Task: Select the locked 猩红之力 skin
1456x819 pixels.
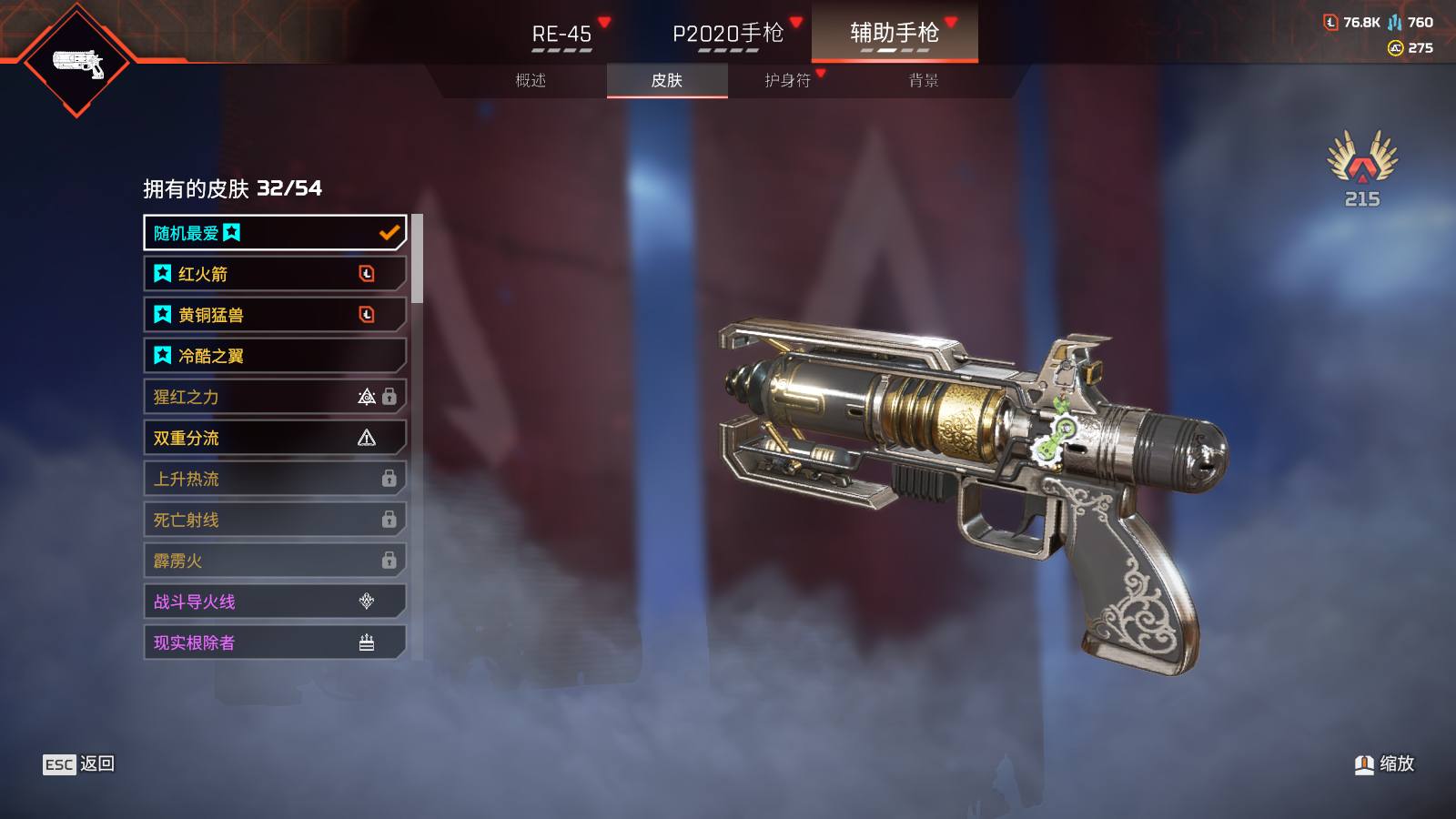Action: pyautogui.click(x=274, y=397)
